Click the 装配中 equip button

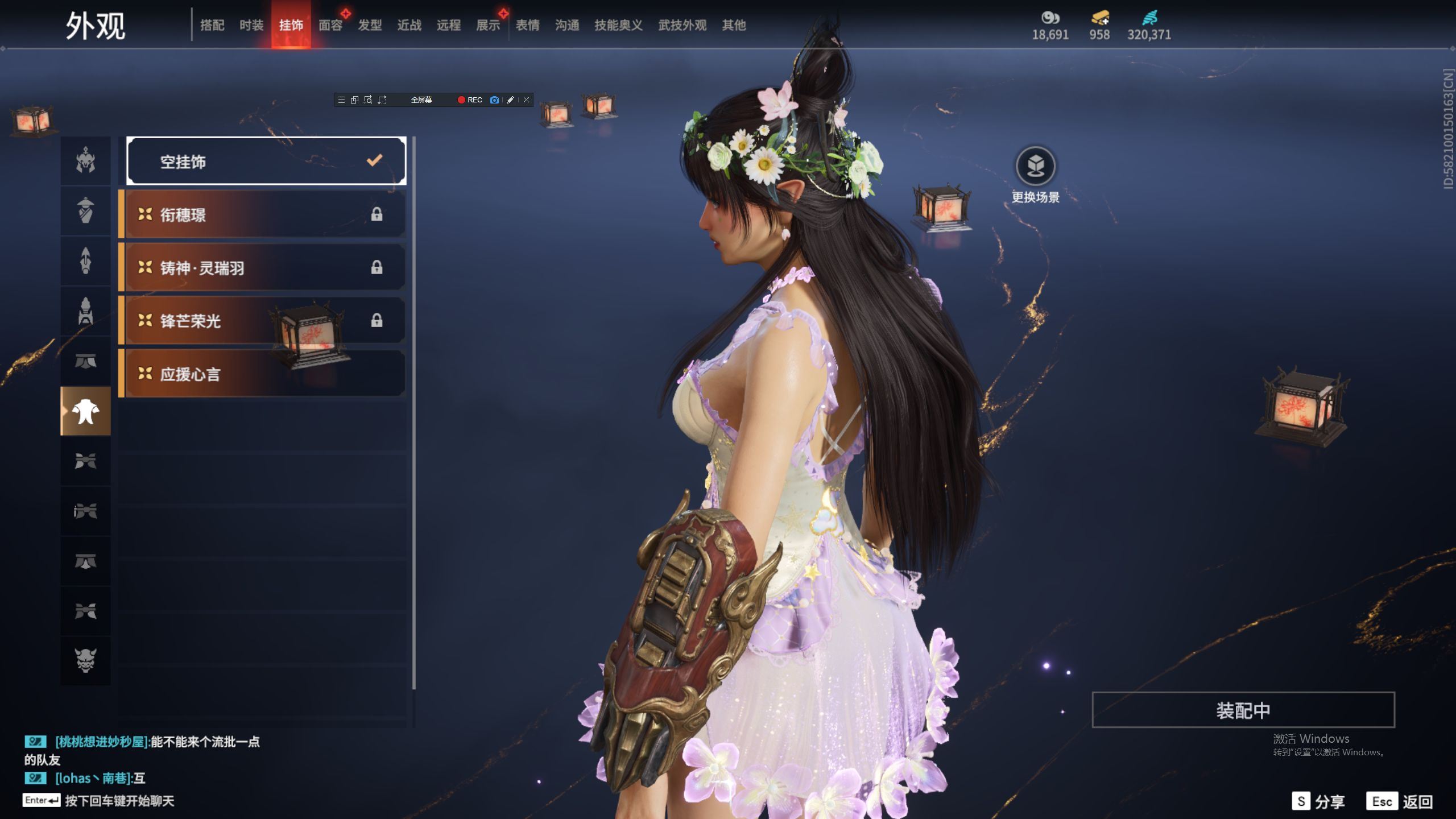coord(1243,710)
